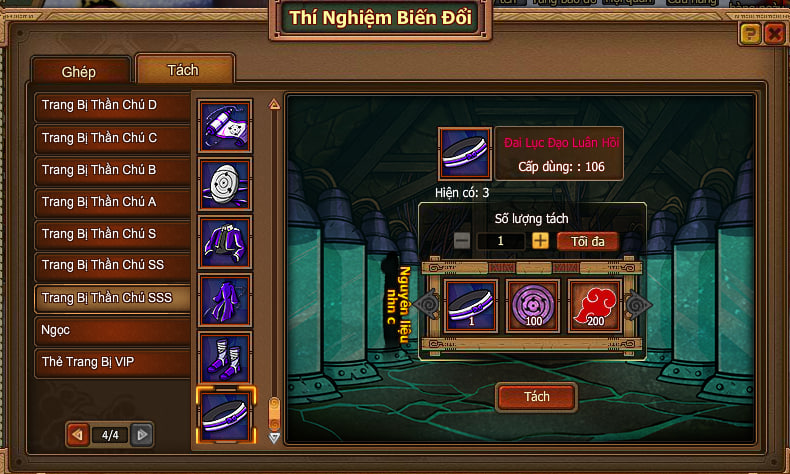Close the Thí Nghiệm Biến Đổi window
Viewport: 790px width, 474px height.
tap(773, 34)
